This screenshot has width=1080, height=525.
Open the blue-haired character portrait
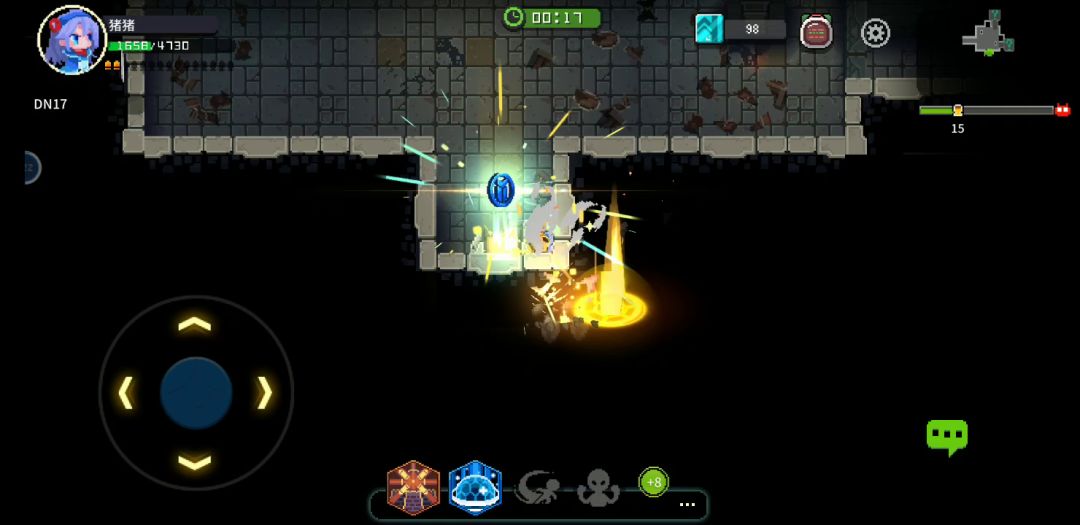click(71, 41)
